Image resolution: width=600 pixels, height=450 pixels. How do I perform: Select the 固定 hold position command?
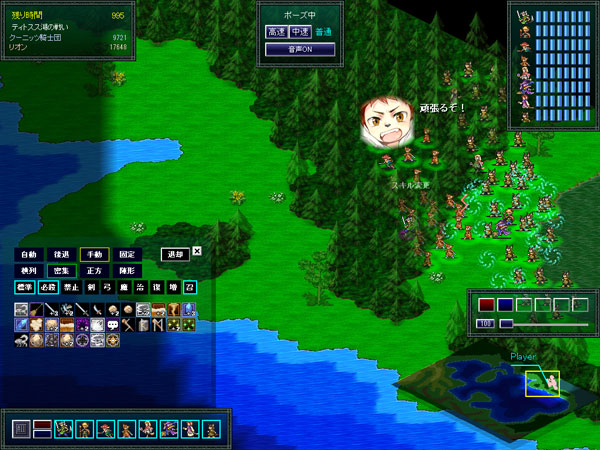pyautogui.click(x=128, y=255)
